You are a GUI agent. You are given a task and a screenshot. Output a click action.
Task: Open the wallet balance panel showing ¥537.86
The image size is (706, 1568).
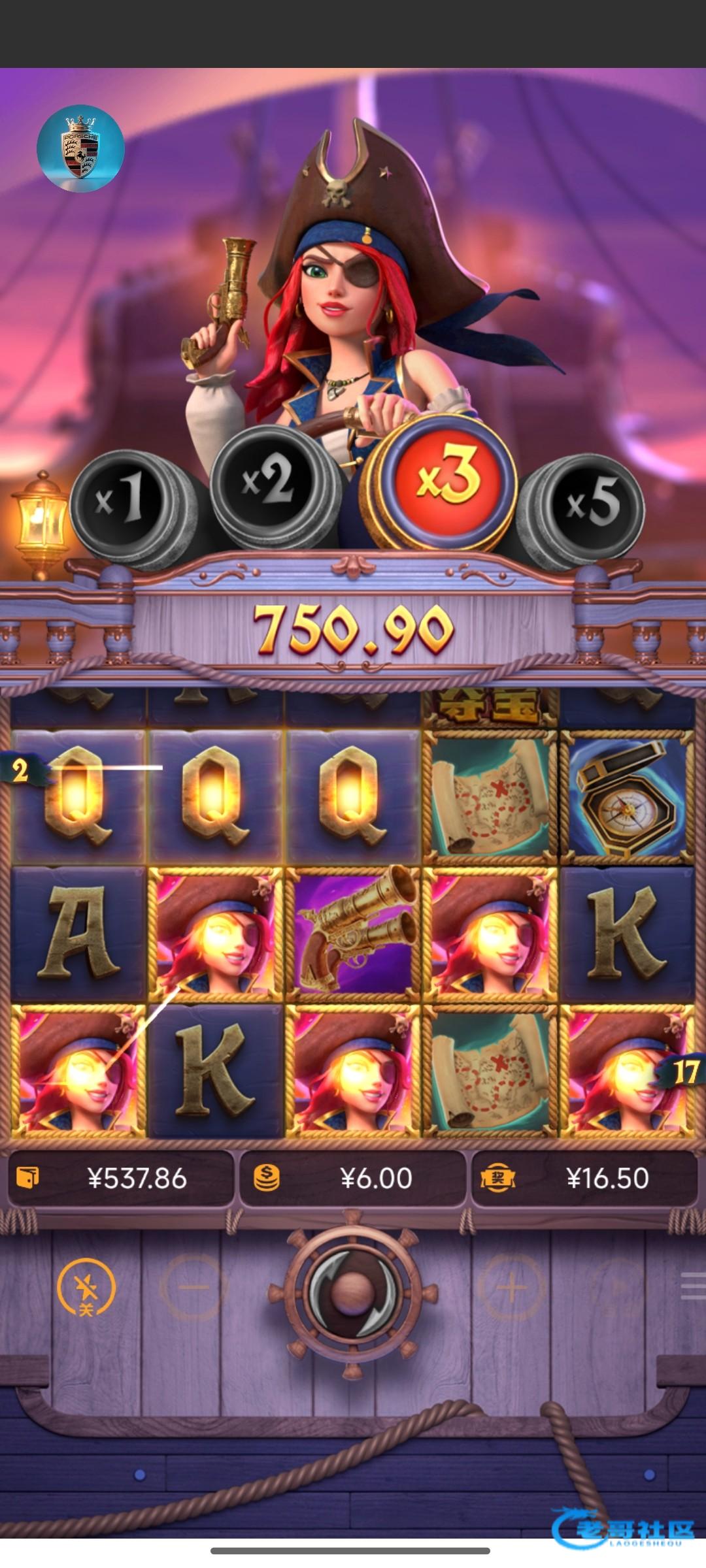[x=121, y=1178]
